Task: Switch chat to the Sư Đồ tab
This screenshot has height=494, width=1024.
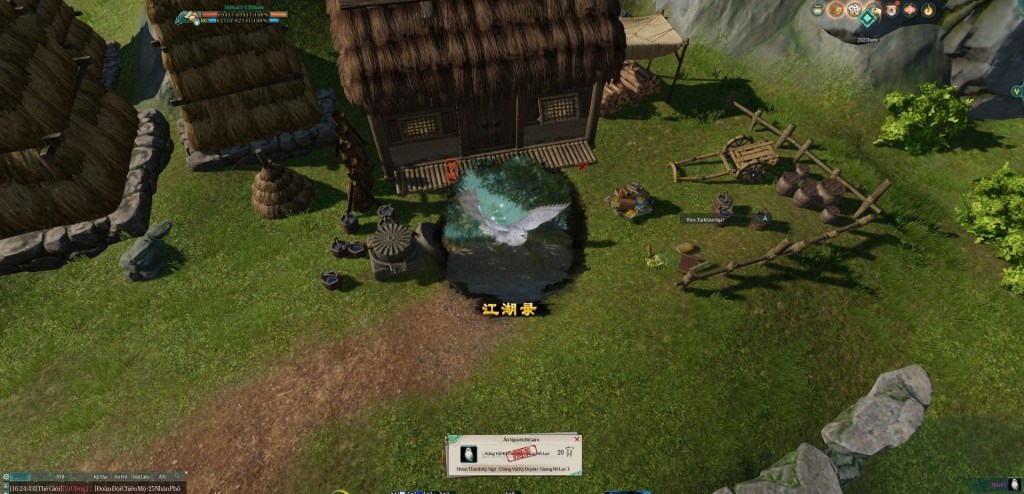Action: (x=120, y=476)
